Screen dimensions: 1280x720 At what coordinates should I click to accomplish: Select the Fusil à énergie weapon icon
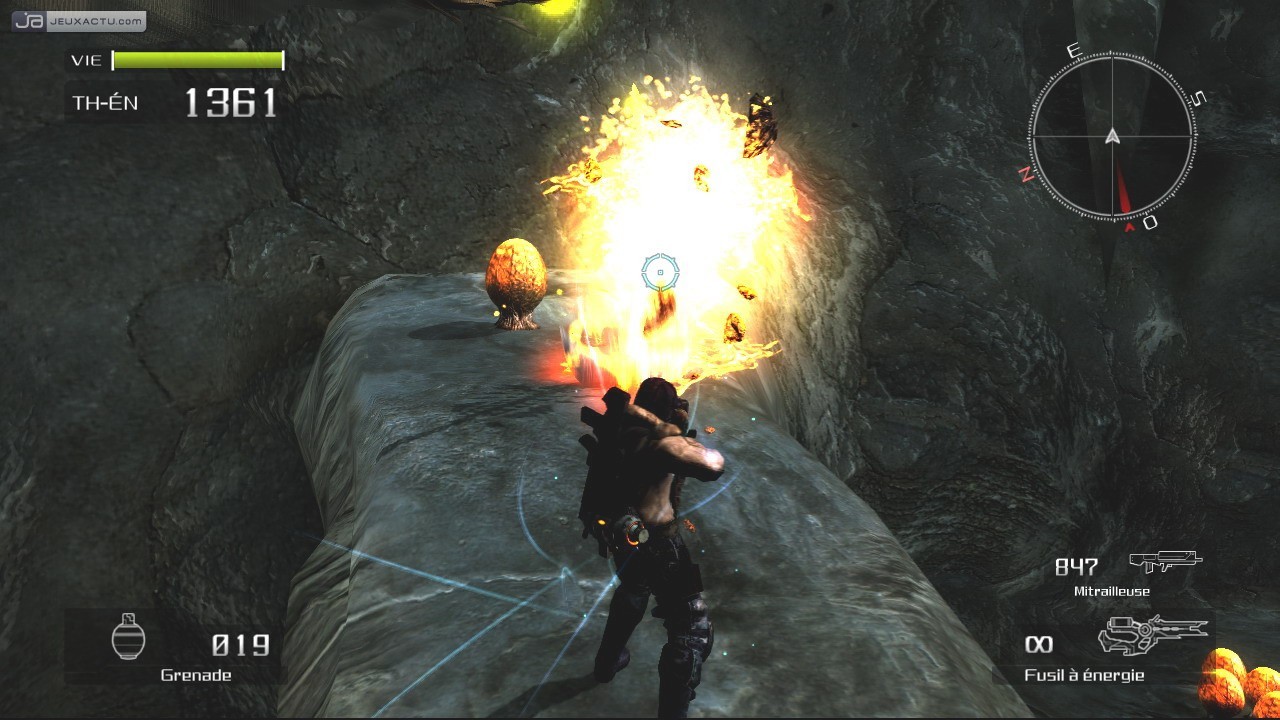(1152, 634)
